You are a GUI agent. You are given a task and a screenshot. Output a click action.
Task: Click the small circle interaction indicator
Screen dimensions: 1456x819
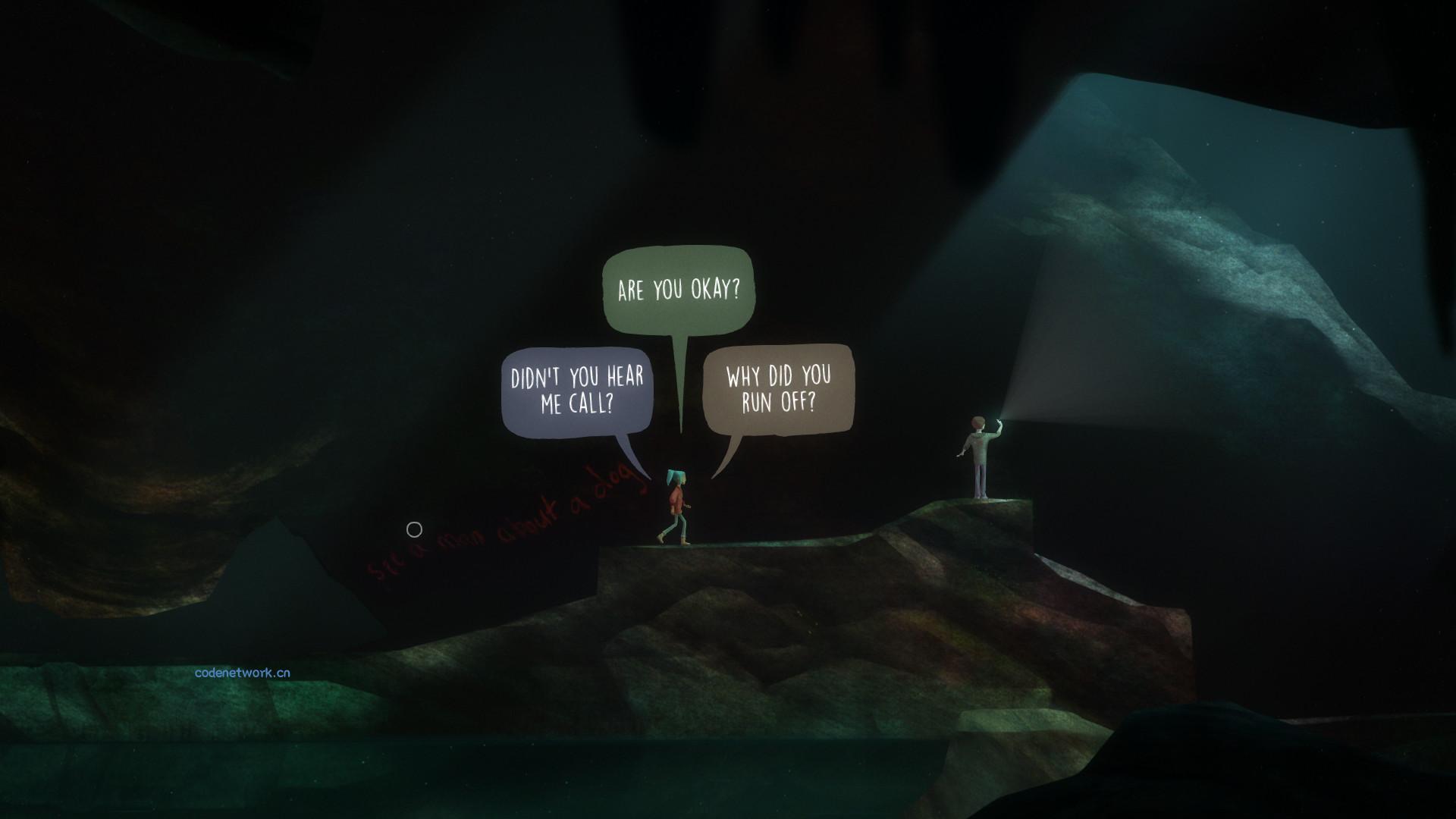tap(414, 529)
